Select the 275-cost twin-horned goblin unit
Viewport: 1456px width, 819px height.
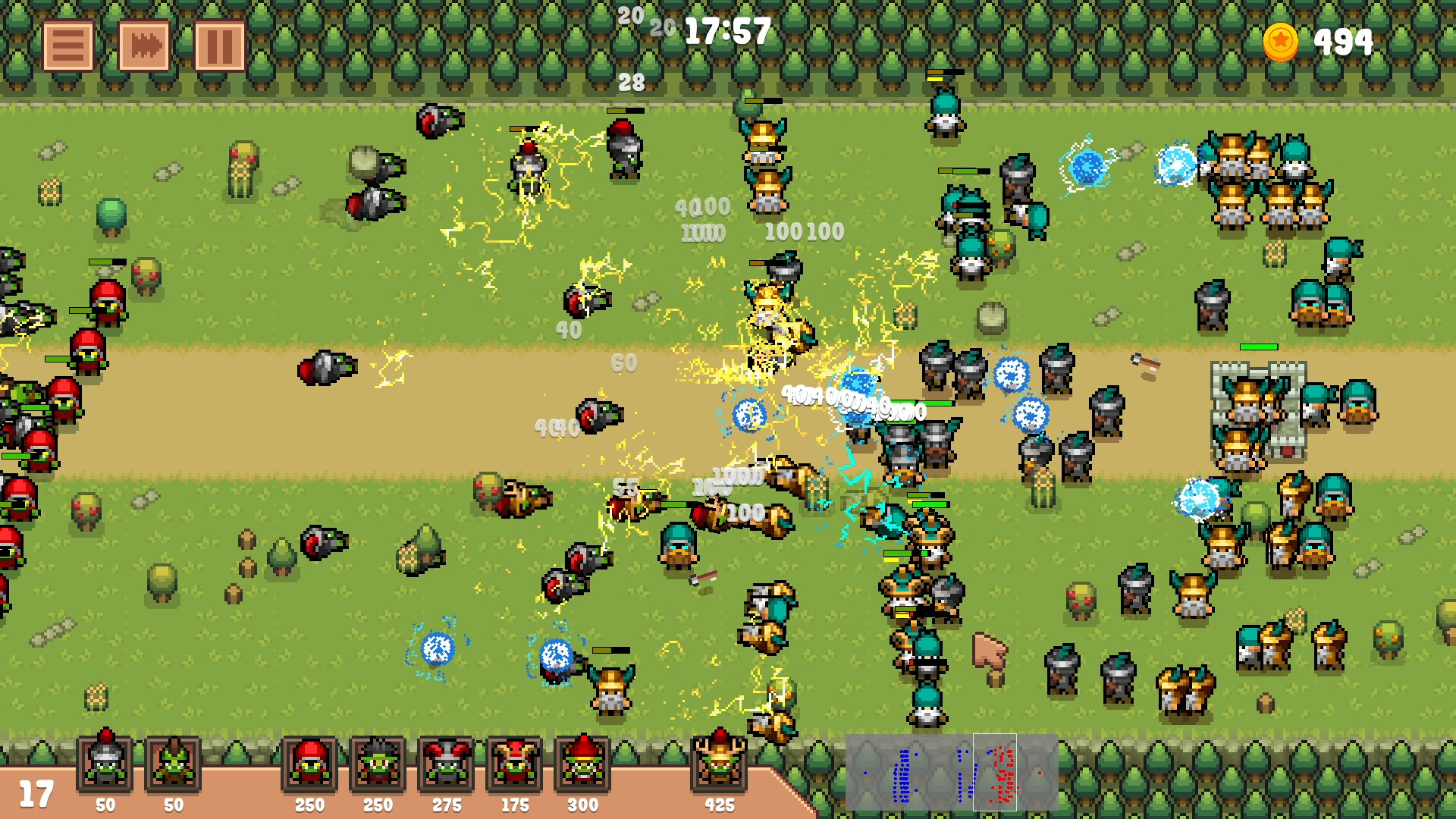click(x=446, y=764)
